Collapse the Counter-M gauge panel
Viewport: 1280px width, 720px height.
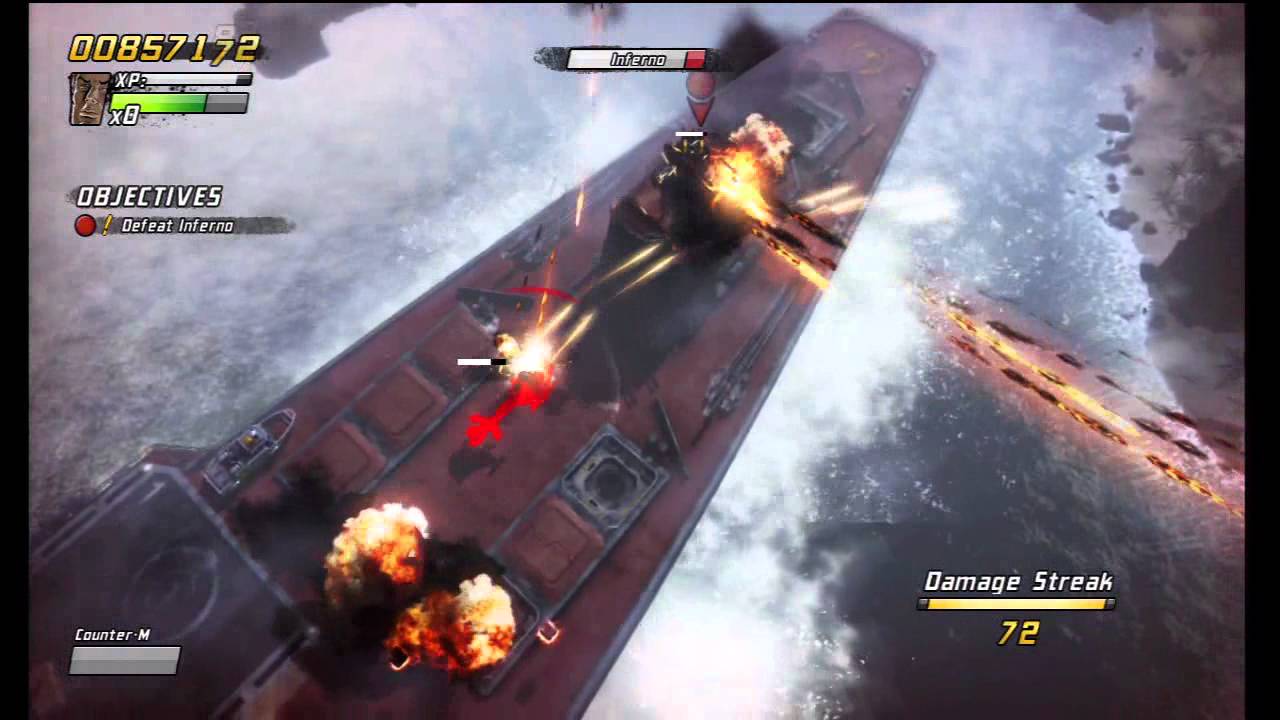click(x=123, y=662)
